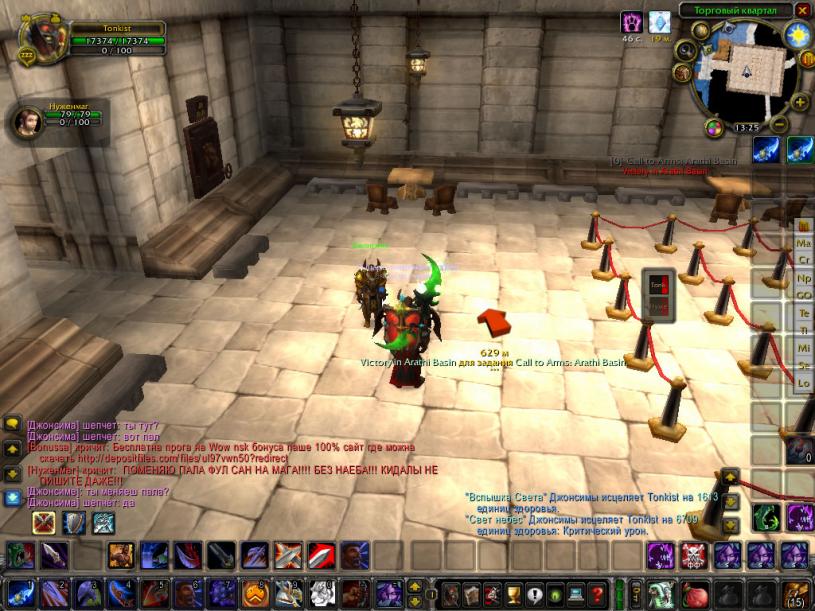Click the sun calendar button beside the minimap
This screenshot has height=611, width=815.
(798, 36)
